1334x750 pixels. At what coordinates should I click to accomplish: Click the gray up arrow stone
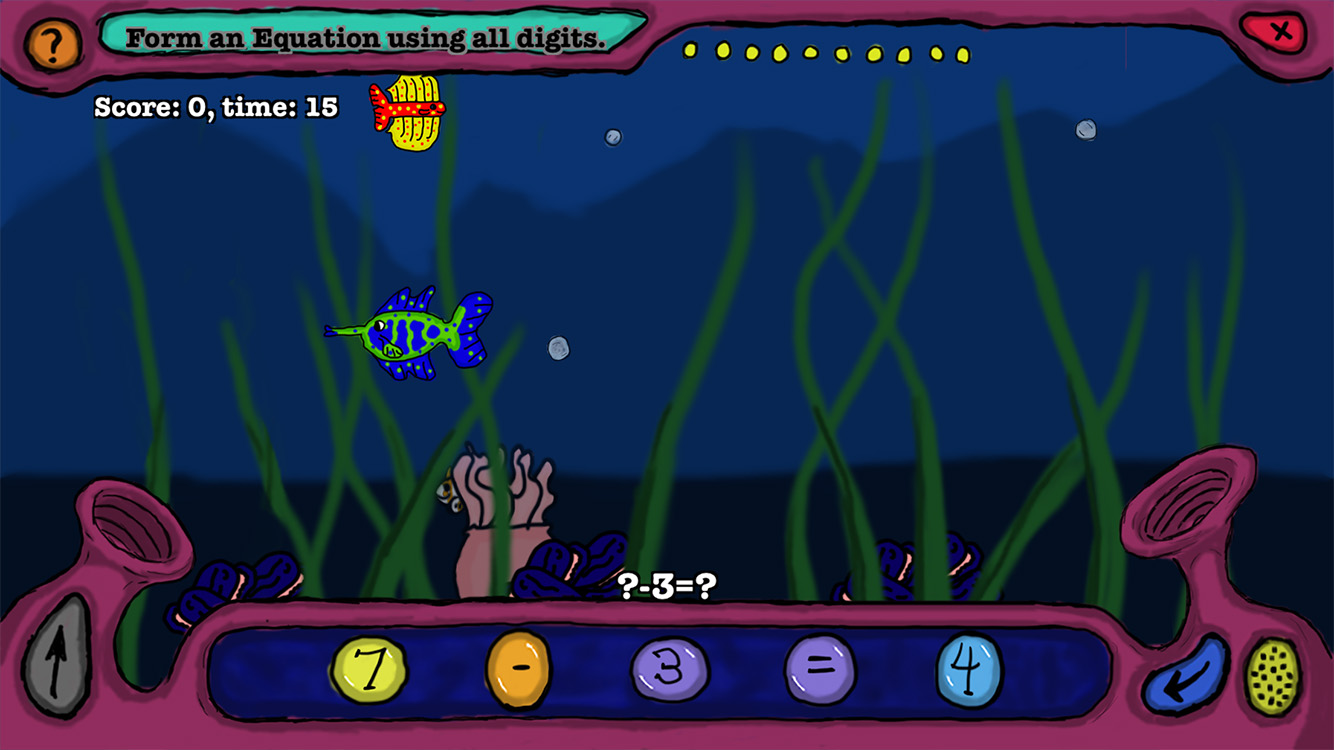click(x=57, y=656)
